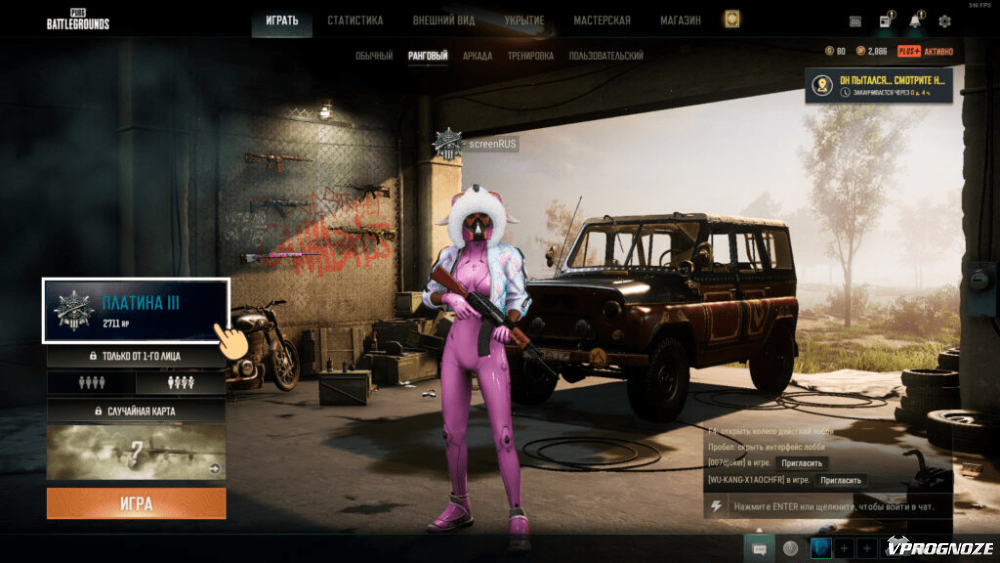Image resolution: width=1000 pixels, height=563 pixels.
Task: Click the chat input field
Action: point(830,507)
